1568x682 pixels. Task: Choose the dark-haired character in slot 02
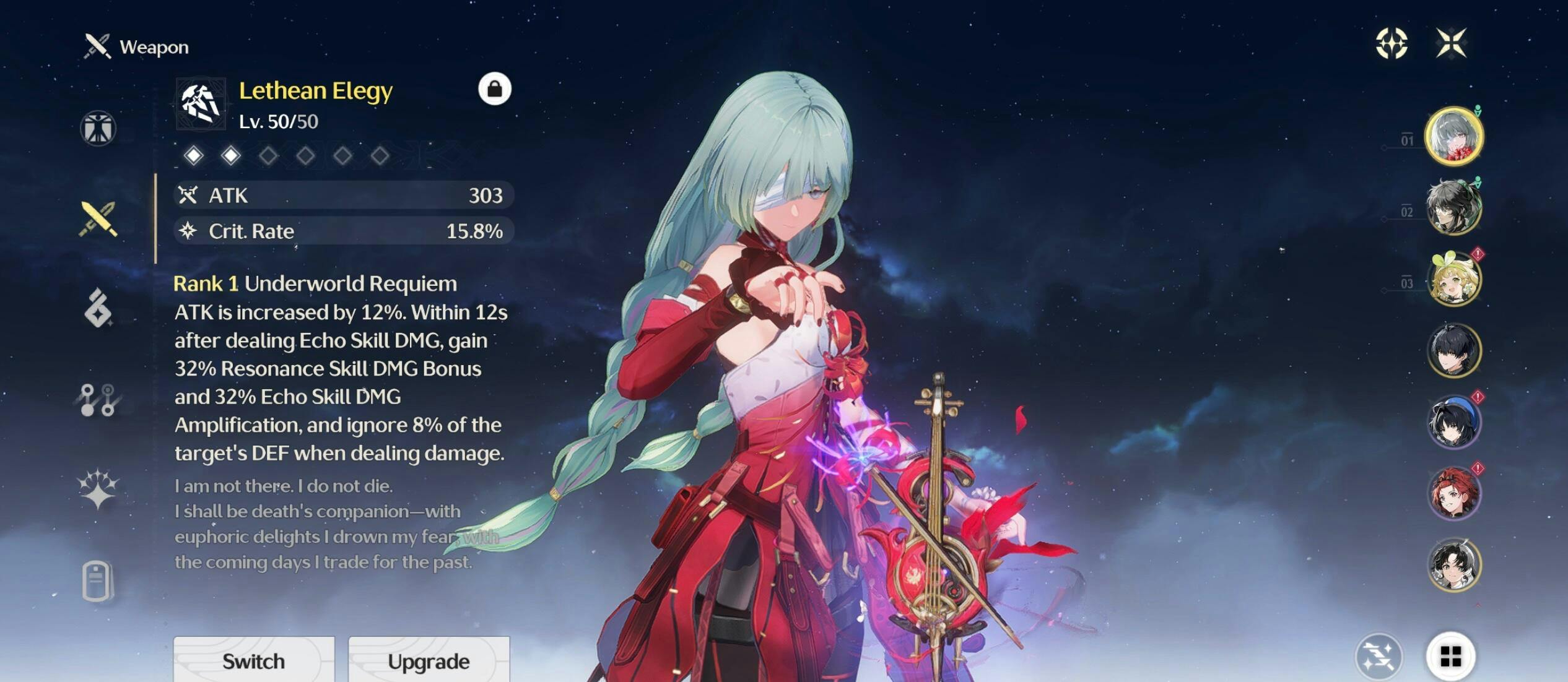(x=1453, y=208)
